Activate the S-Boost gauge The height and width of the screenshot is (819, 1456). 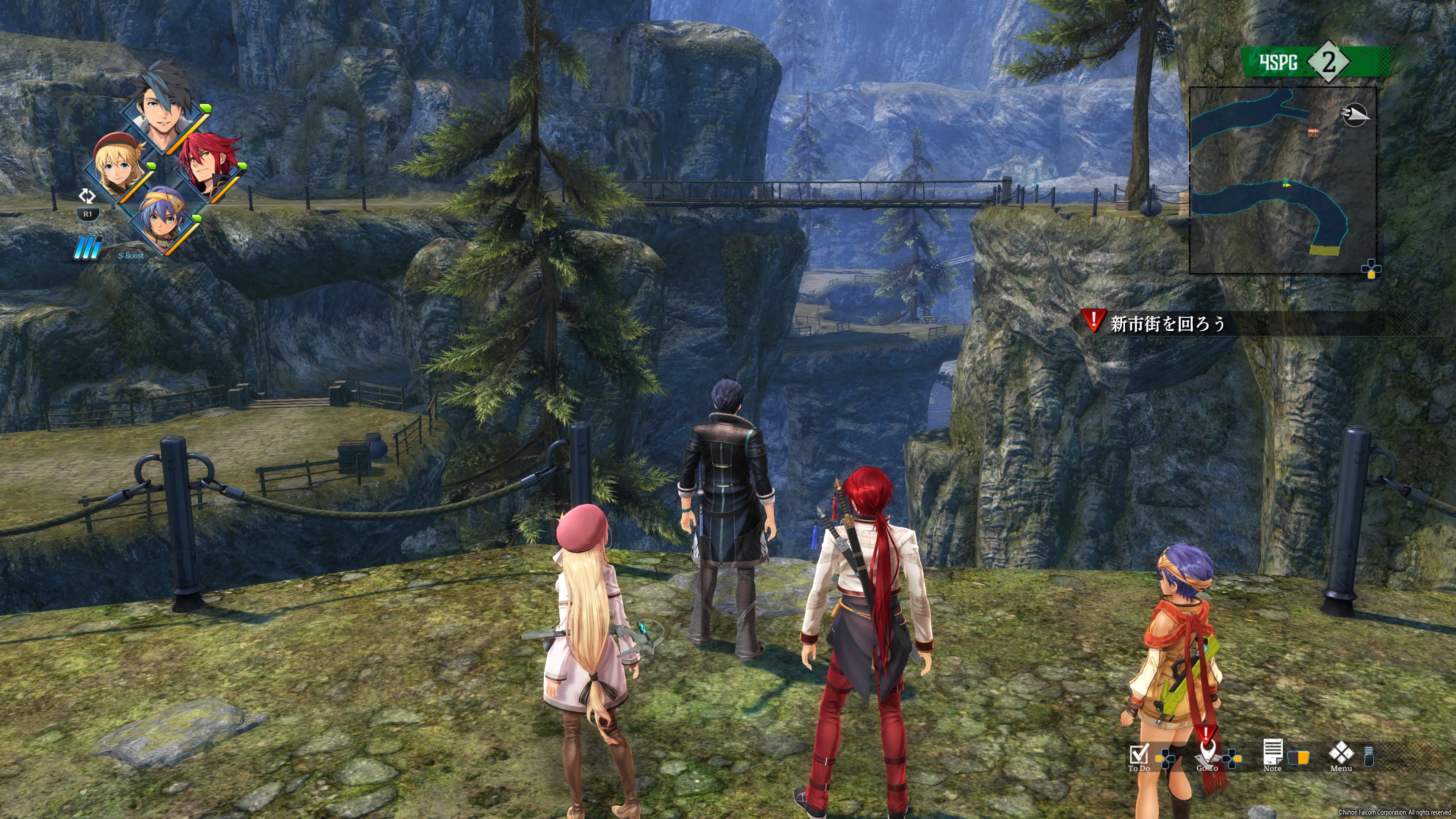tap(89, 248)
